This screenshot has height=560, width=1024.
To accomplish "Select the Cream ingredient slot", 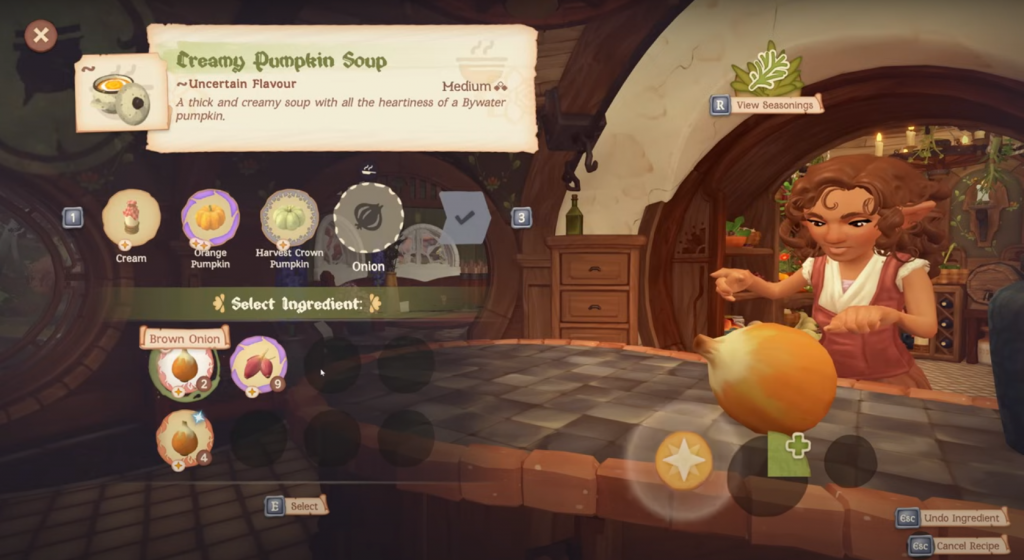I will (131, 219).
